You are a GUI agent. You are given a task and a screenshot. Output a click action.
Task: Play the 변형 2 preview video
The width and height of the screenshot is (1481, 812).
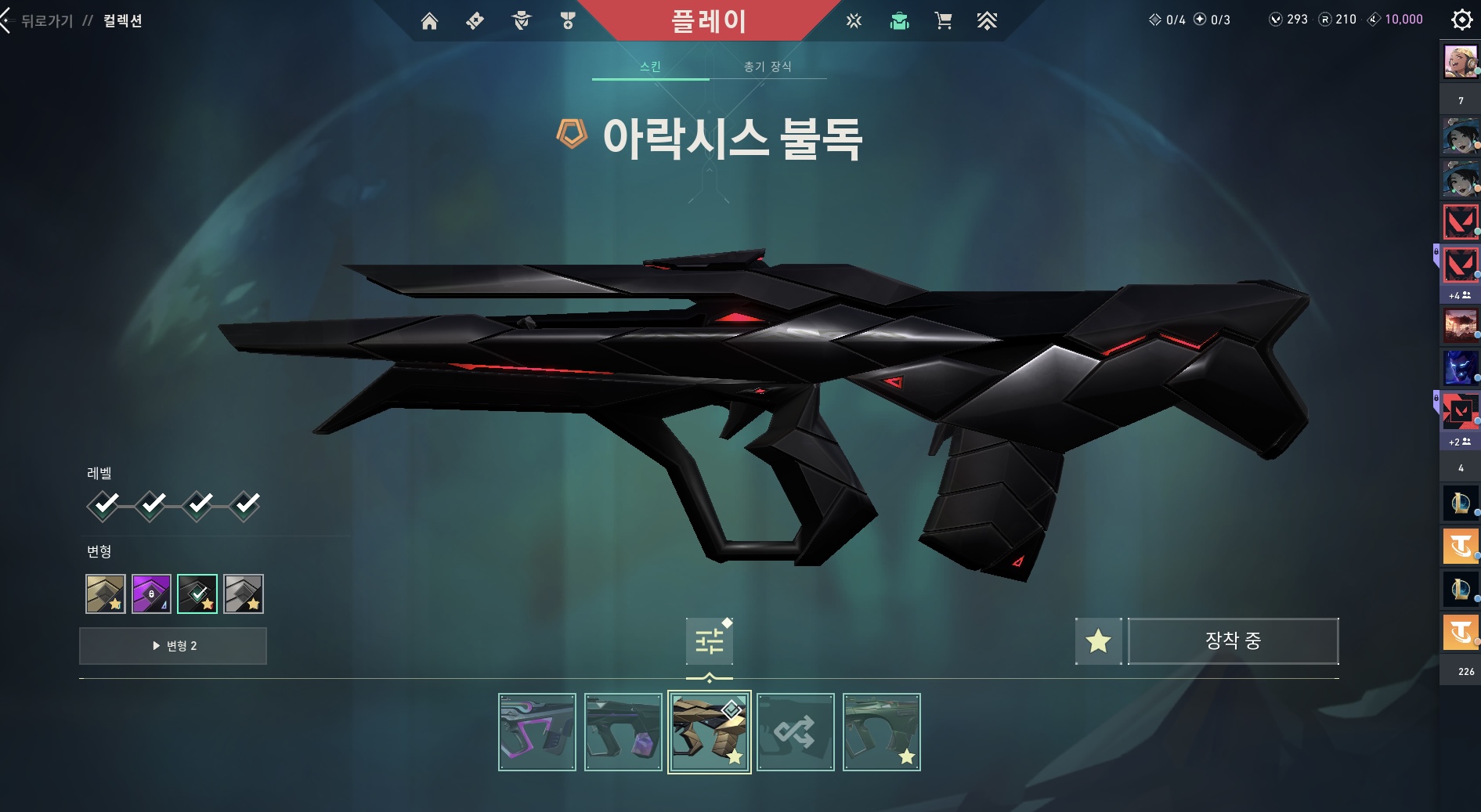(x=173, y=646)
